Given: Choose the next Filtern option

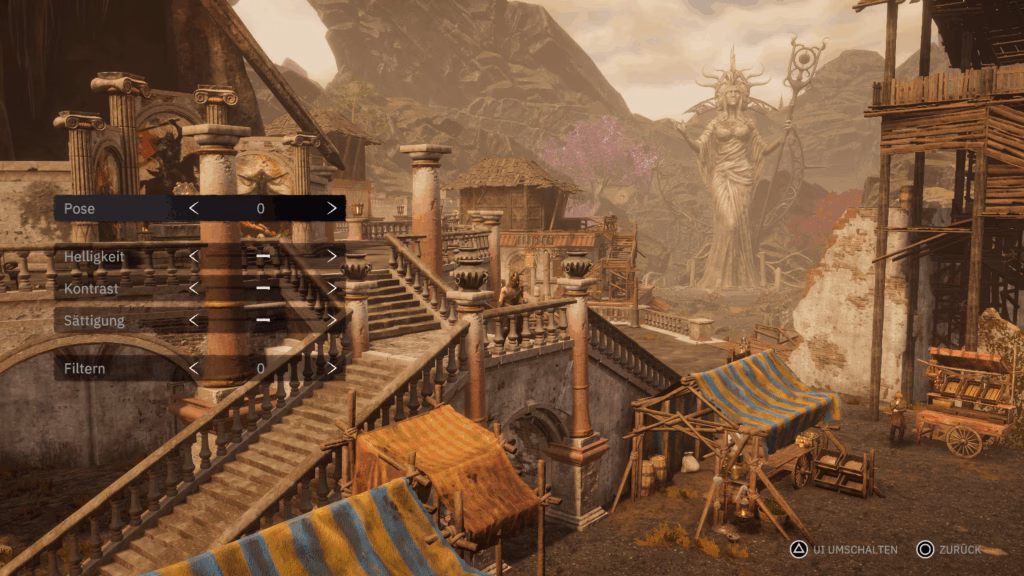Looking at the screenshot, I should point(332,369).
